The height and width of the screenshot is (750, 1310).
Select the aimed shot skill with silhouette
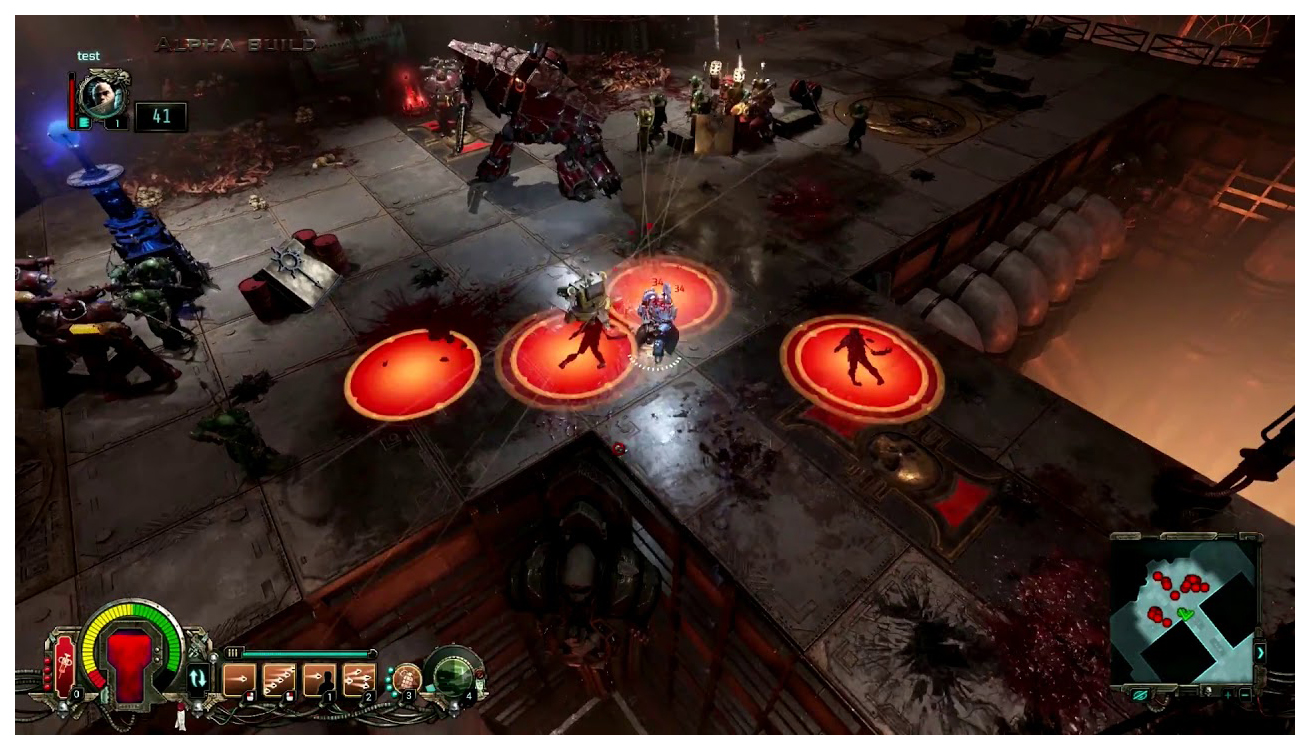319,679
